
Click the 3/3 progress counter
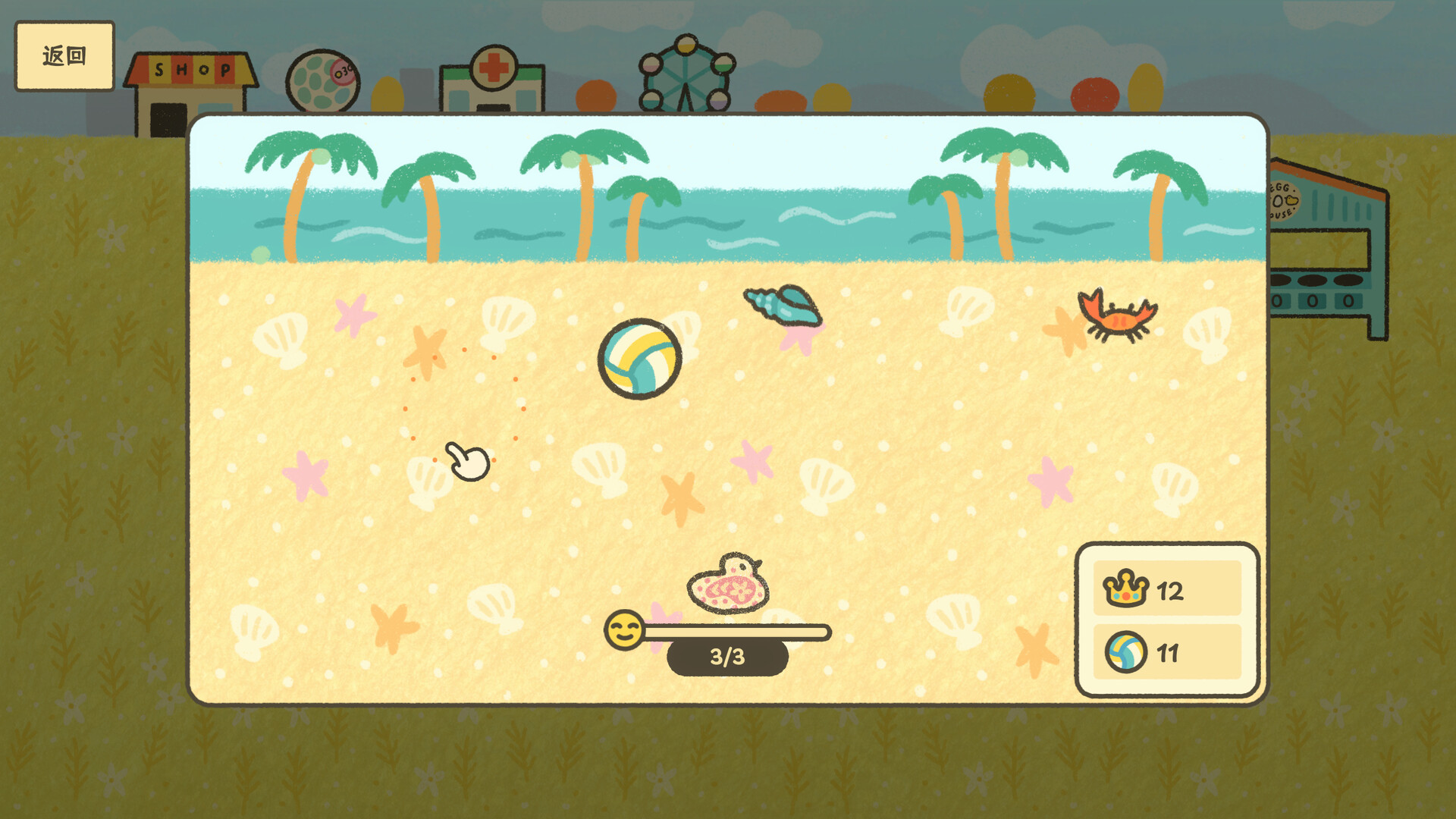click(x=726, y=657)
